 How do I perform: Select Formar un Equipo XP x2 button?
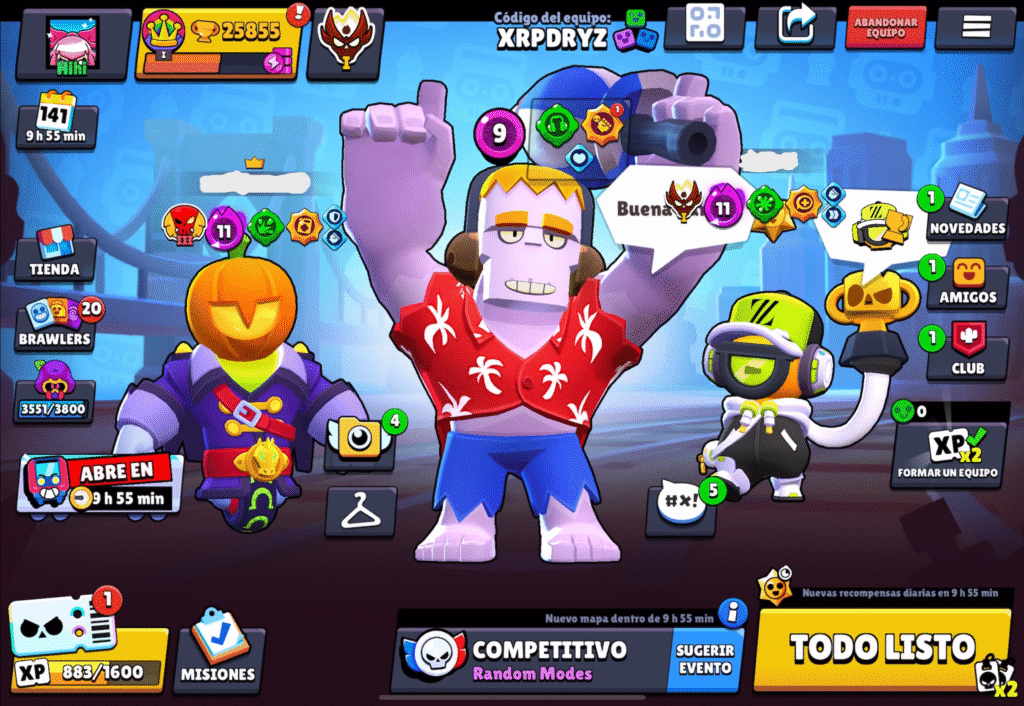947,453
